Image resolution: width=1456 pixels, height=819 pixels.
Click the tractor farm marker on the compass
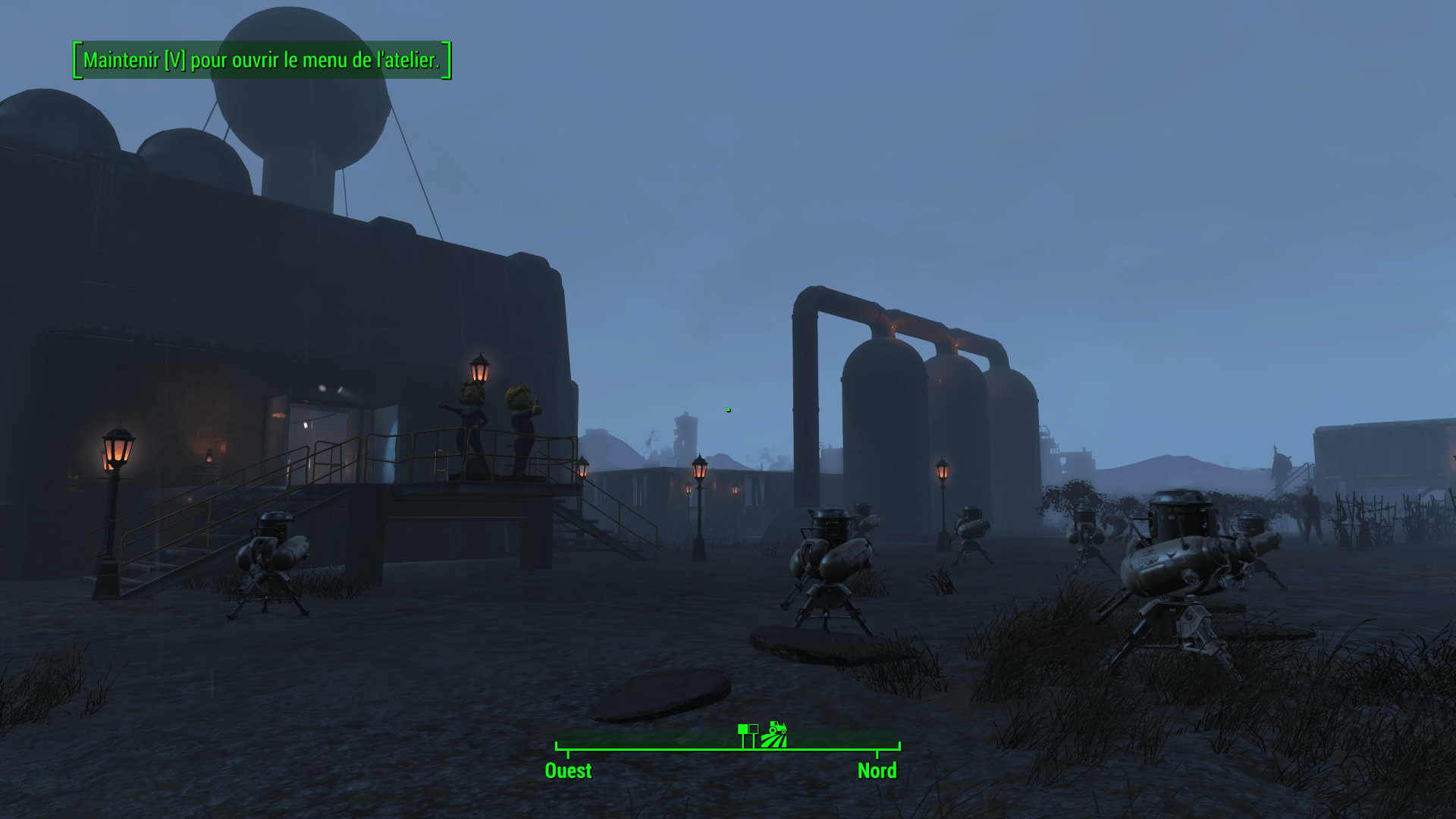click(774, 734)
